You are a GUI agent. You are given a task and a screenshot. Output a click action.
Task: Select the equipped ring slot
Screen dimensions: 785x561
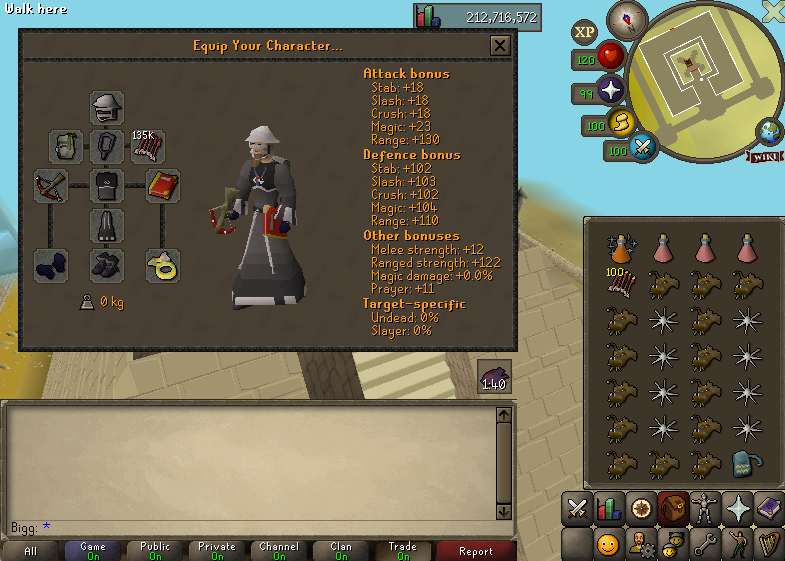pyautogui.click(x=163, y=265)
